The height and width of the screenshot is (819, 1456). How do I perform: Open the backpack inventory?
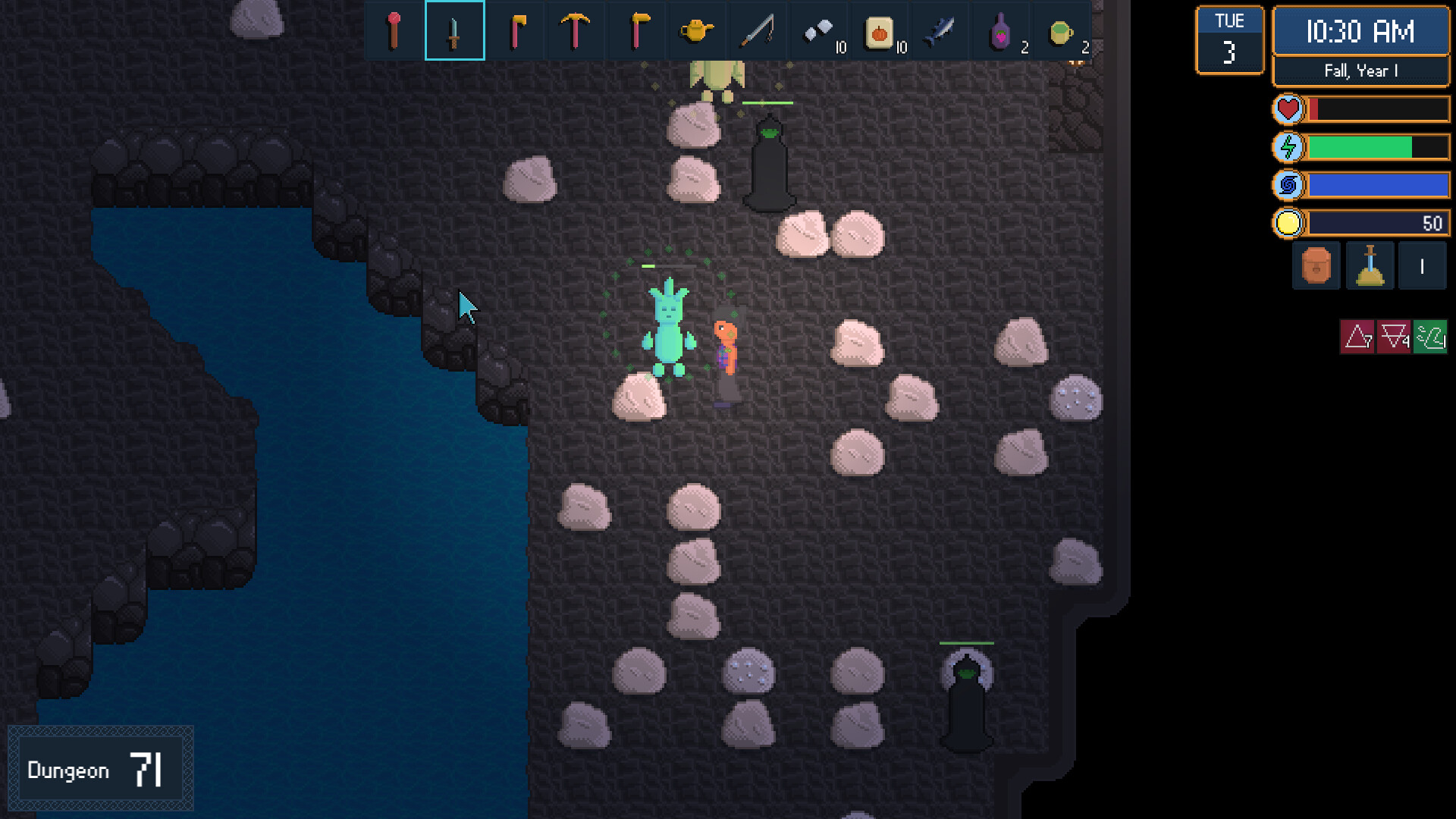pyautogui.click(x=1316, y=266)
